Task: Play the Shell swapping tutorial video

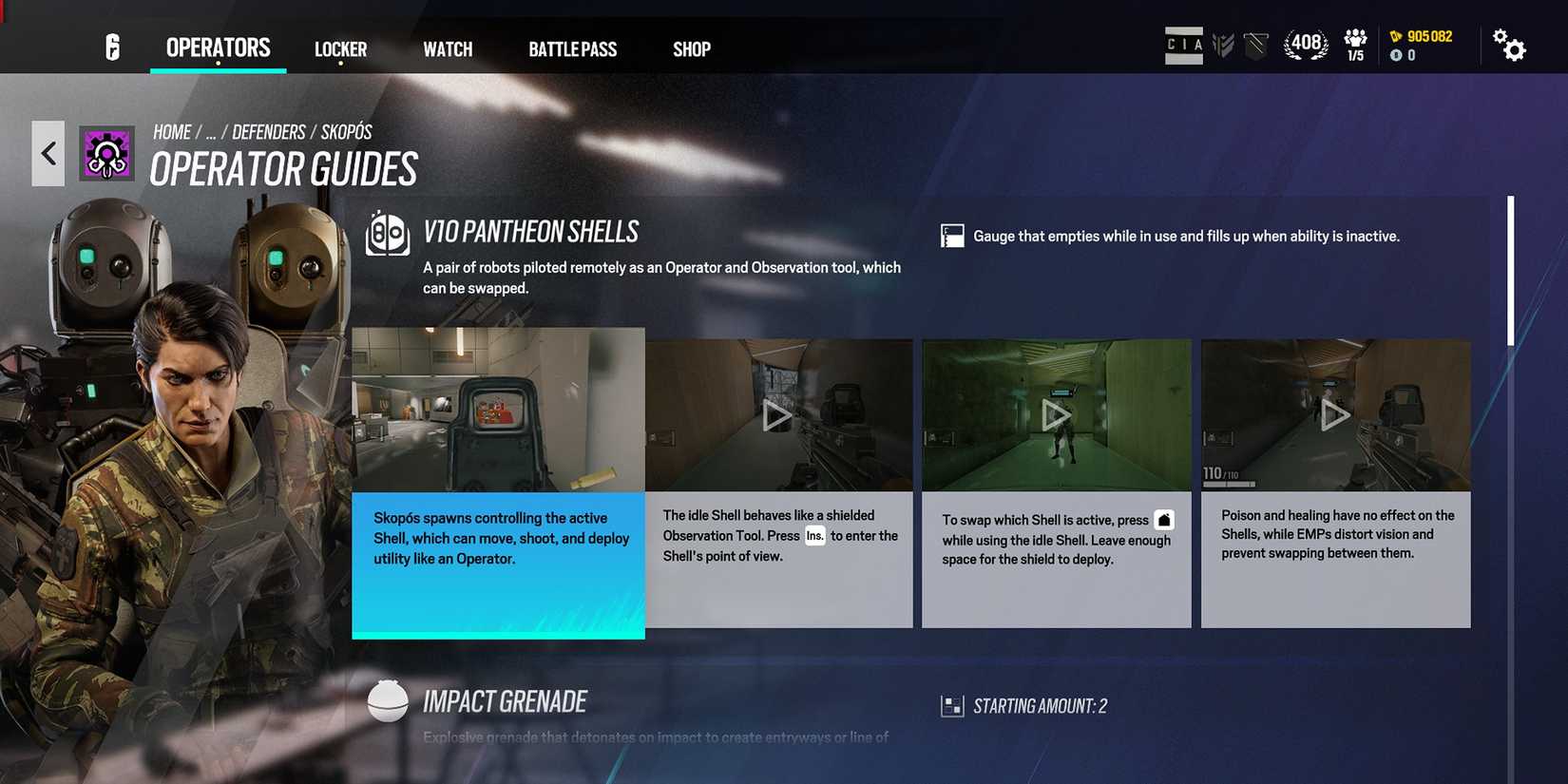Action: click(1056, 415)
